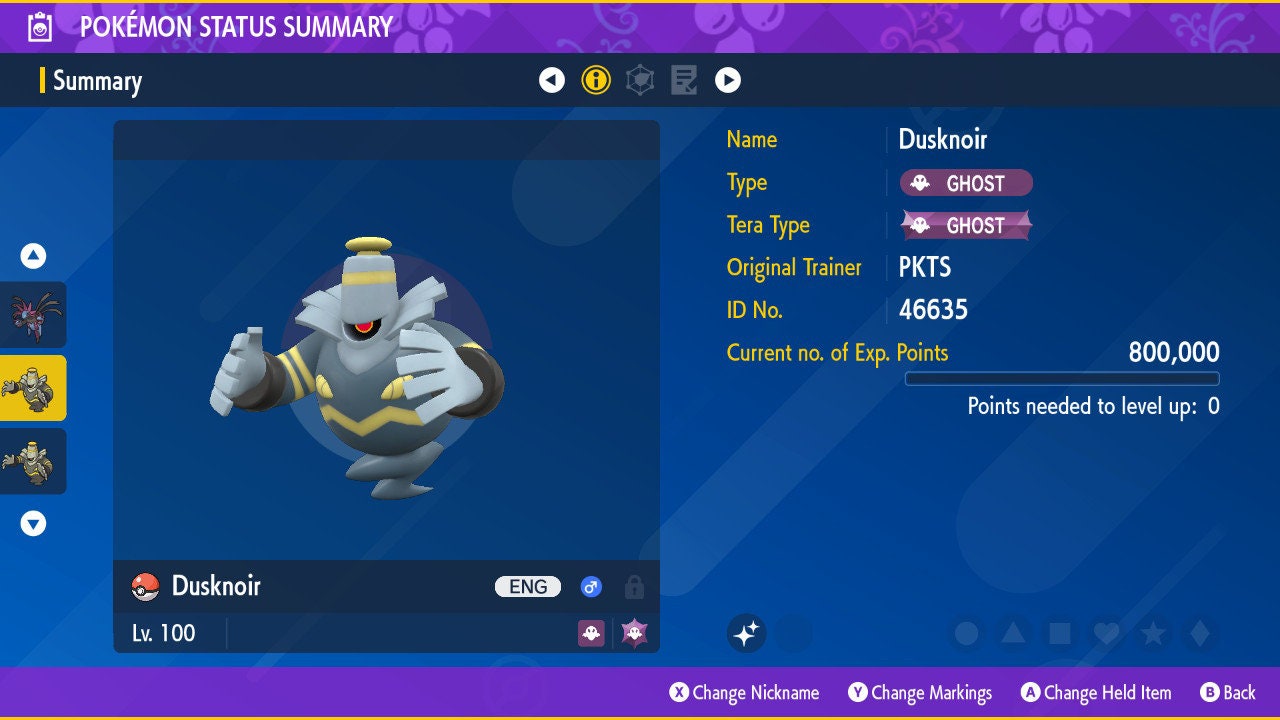Screen dimensions: 1280x720
Task: Go to the next summary page arrow
Action: click(728, 80)
